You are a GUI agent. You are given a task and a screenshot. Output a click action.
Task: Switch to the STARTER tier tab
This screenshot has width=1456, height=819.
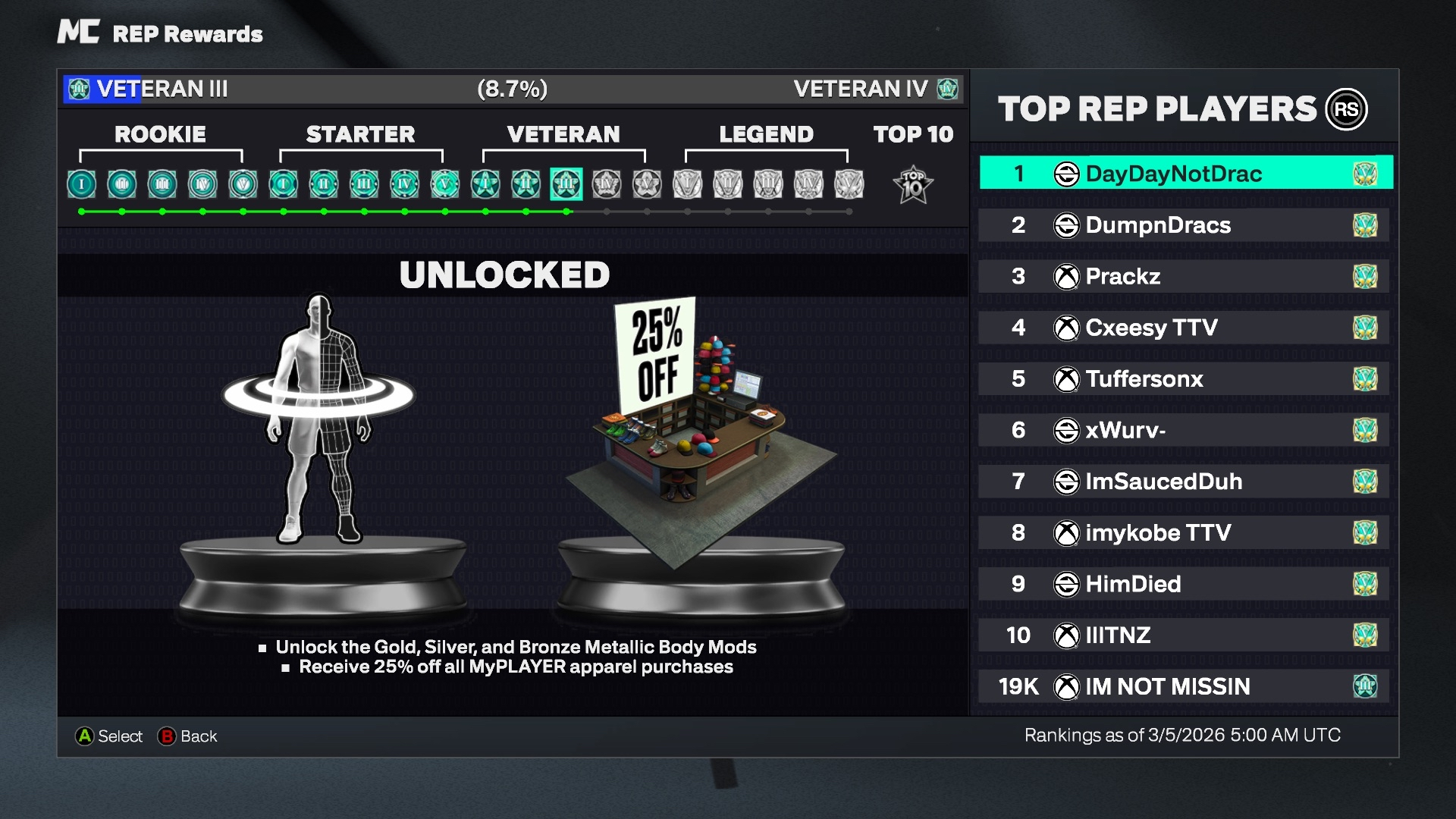[x=360, y=135]
